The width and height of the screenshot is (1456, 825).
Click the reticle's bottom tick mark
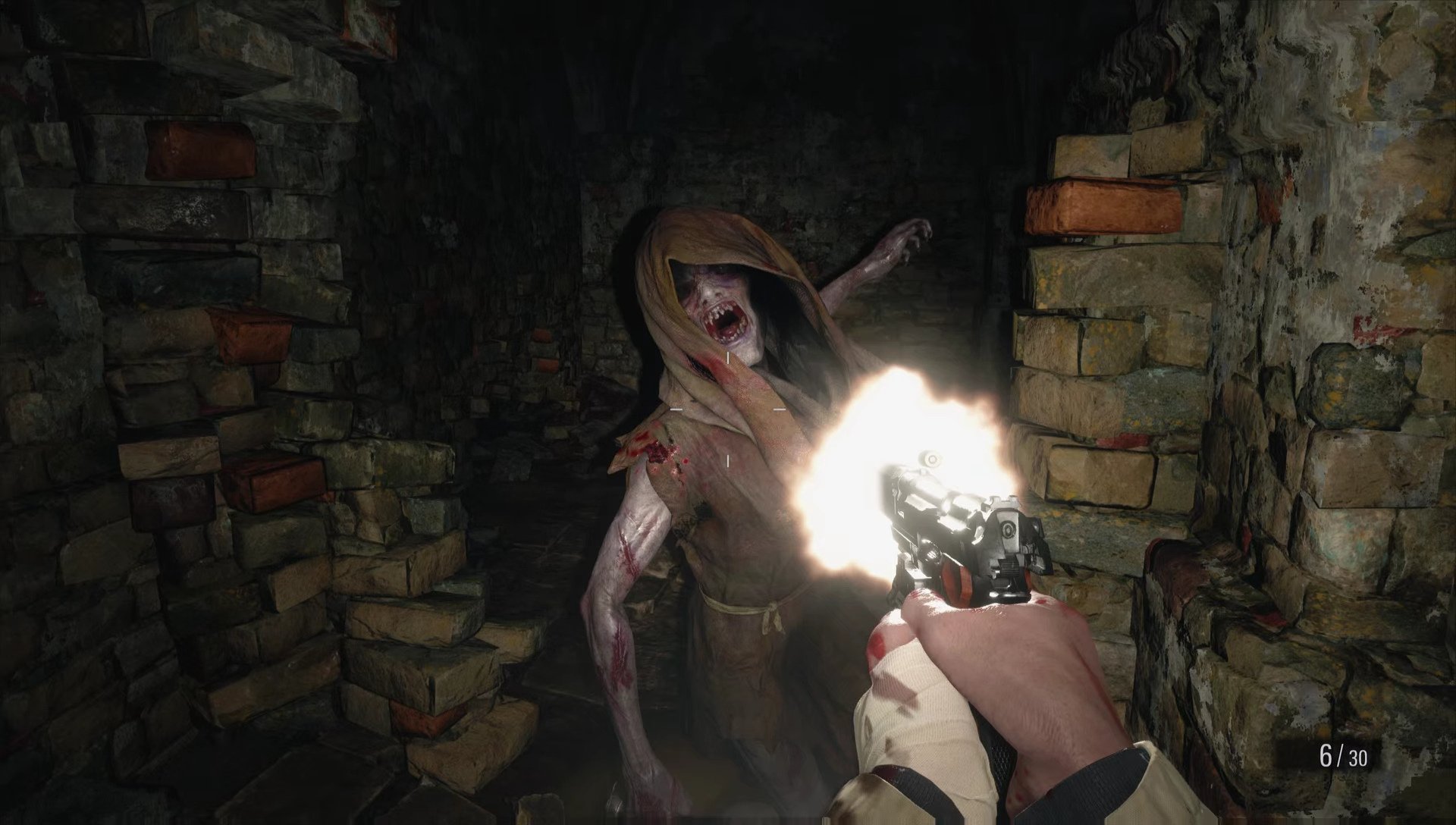728,461
